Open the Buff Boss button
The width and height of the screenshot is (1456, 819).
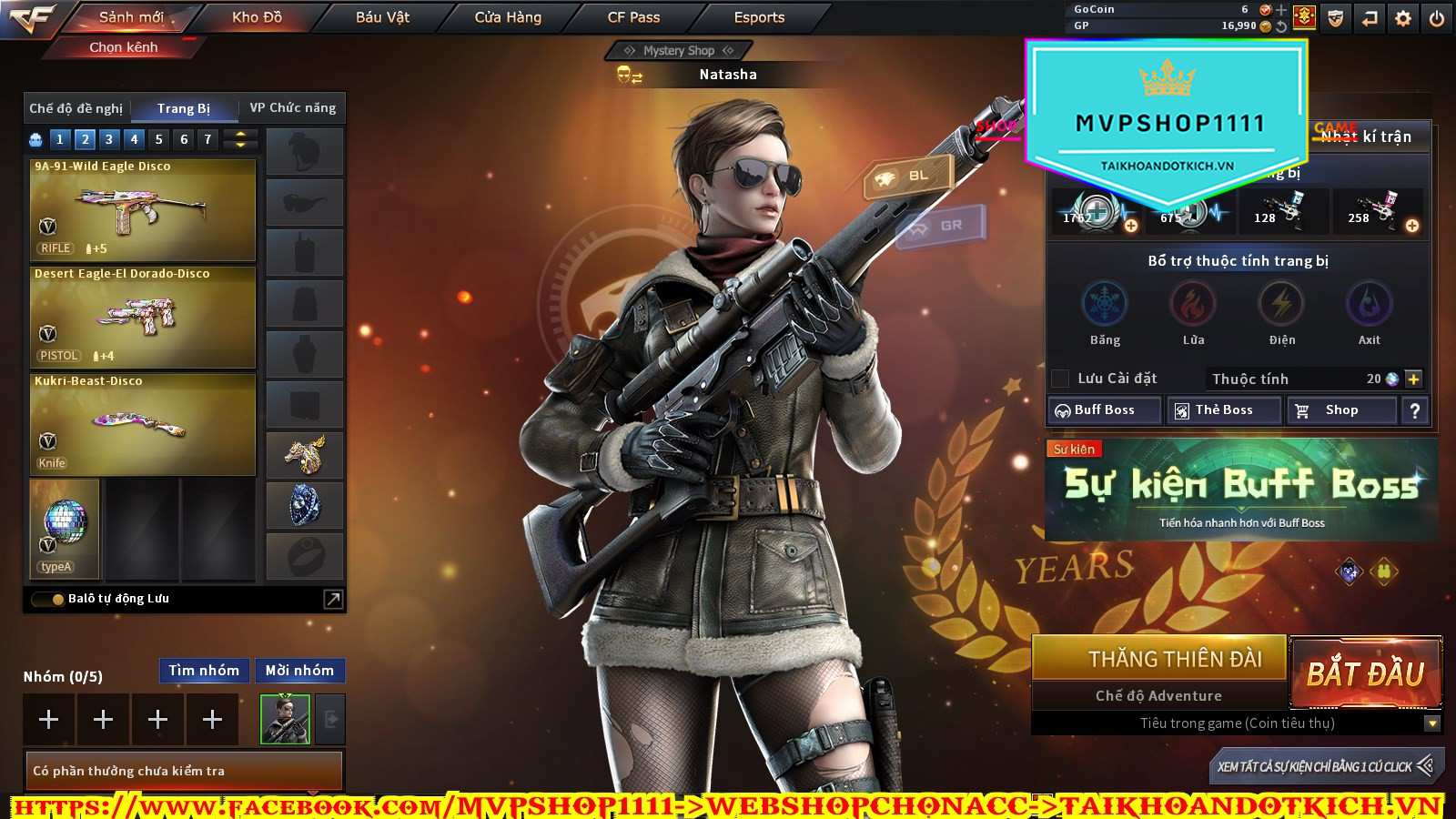1105,410
